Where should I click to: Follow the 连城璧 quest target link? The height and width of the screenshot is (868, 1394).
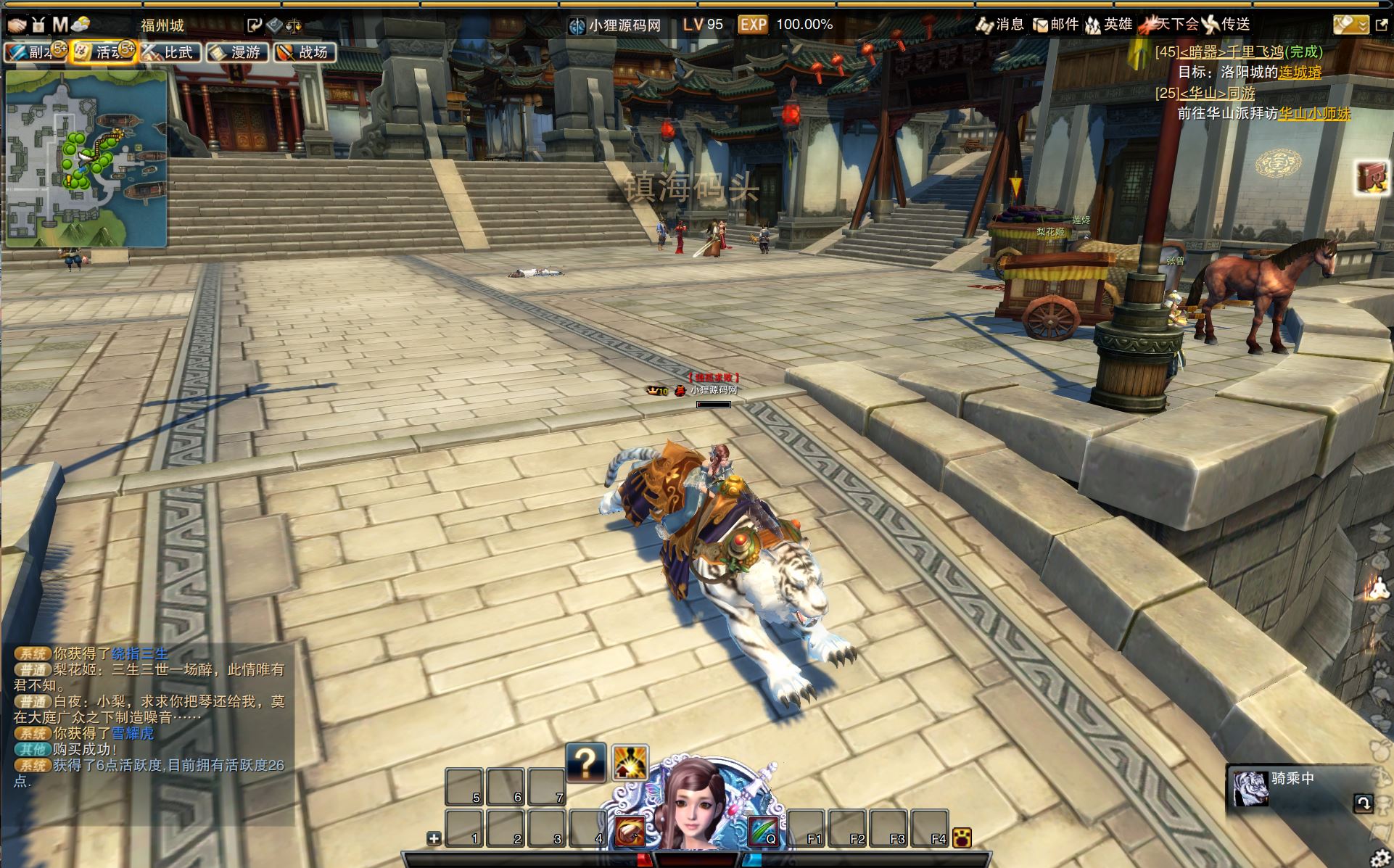[1300, 73]
